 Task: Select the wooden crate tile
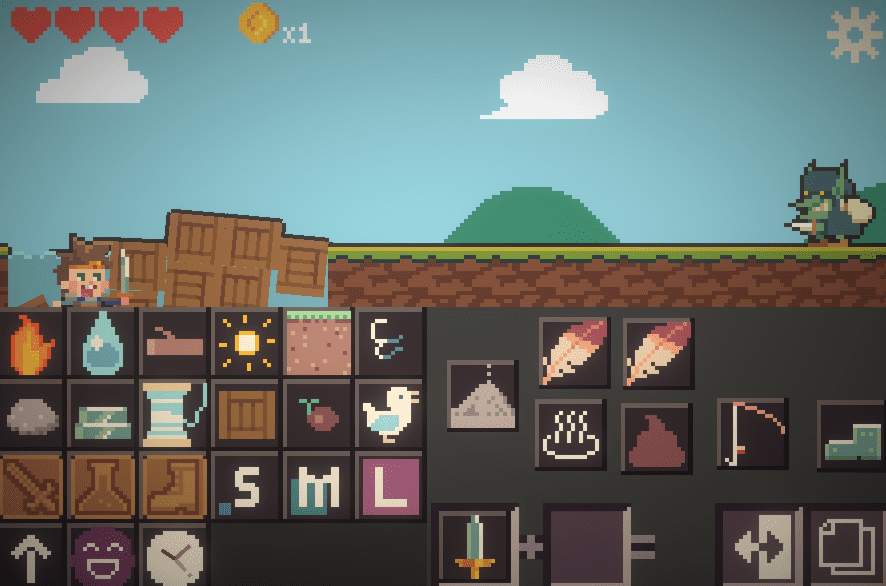point(246,415)
